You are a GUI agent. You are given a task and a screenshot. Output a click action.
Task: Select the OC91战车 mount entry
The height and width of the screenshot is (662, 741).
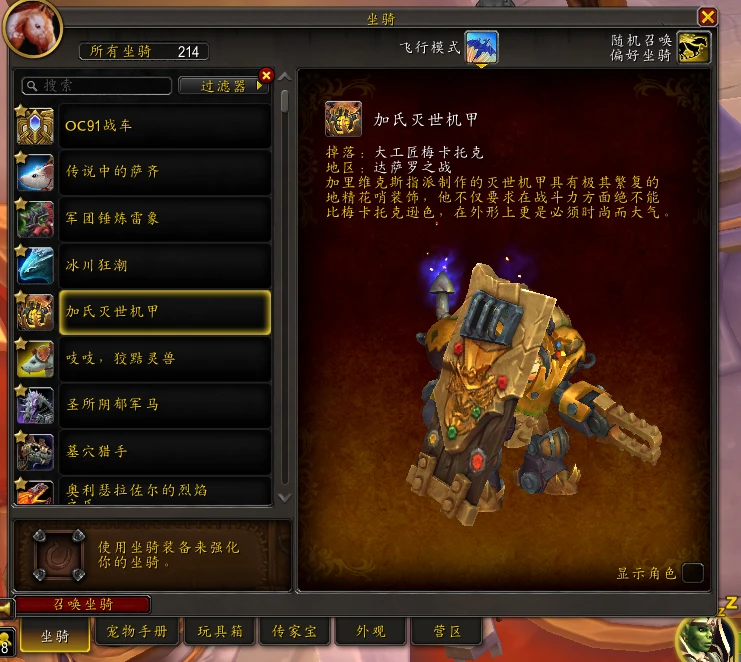tap(165, 126)
